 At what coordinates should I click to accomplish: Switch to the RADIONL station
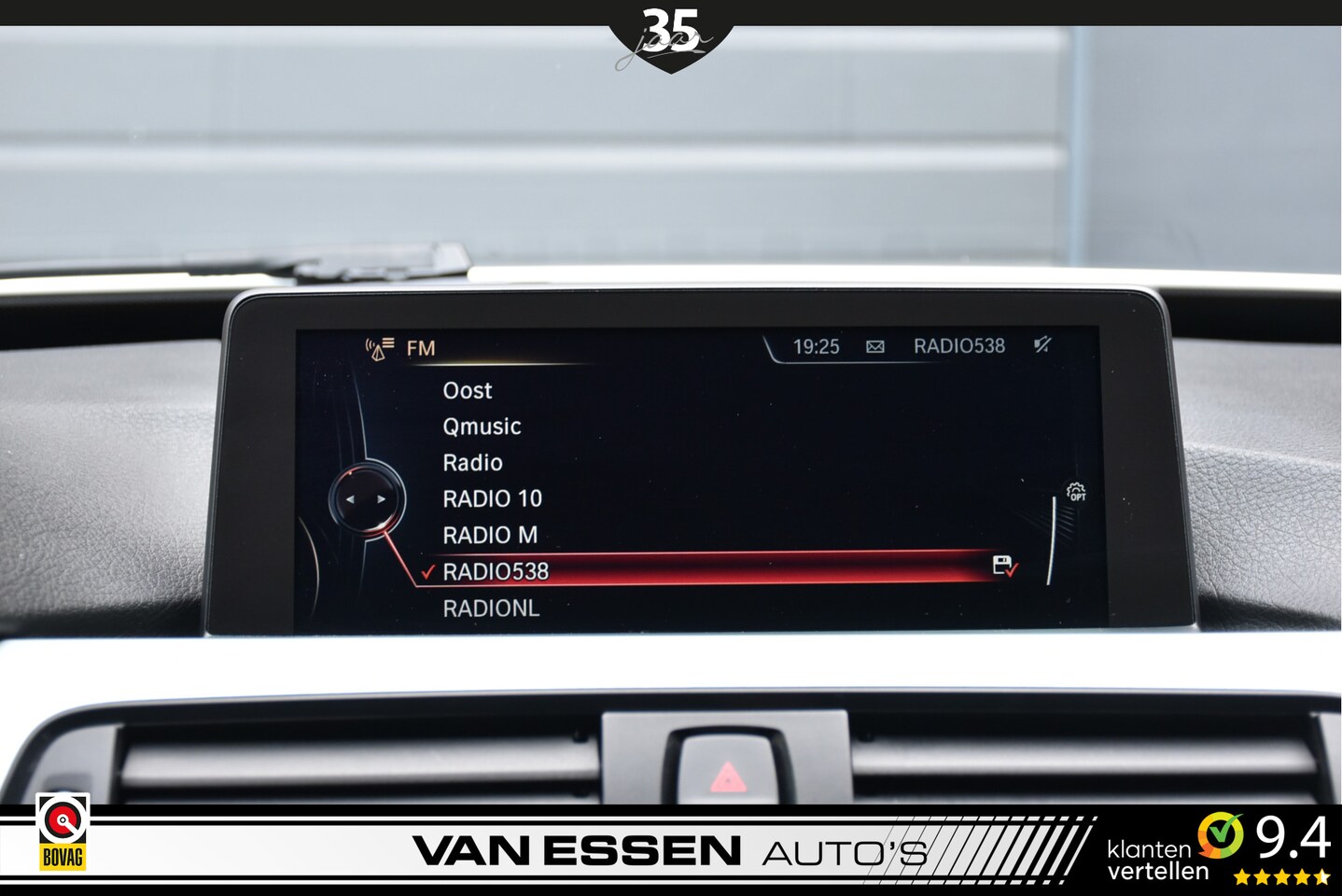[491, 609]
